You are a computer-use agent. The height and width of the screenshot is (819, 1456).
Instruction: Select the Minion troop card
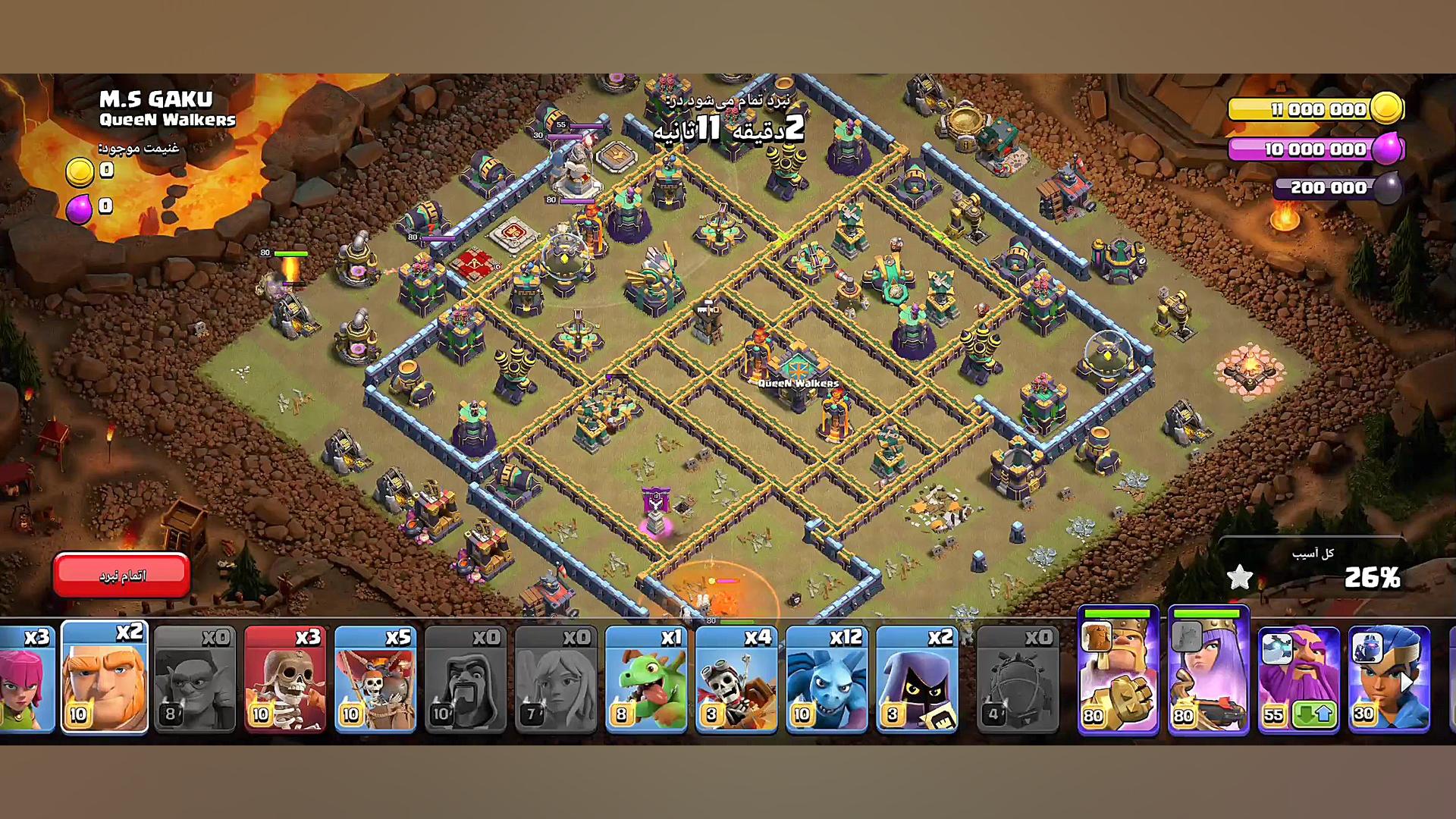(x=828, y=679)
